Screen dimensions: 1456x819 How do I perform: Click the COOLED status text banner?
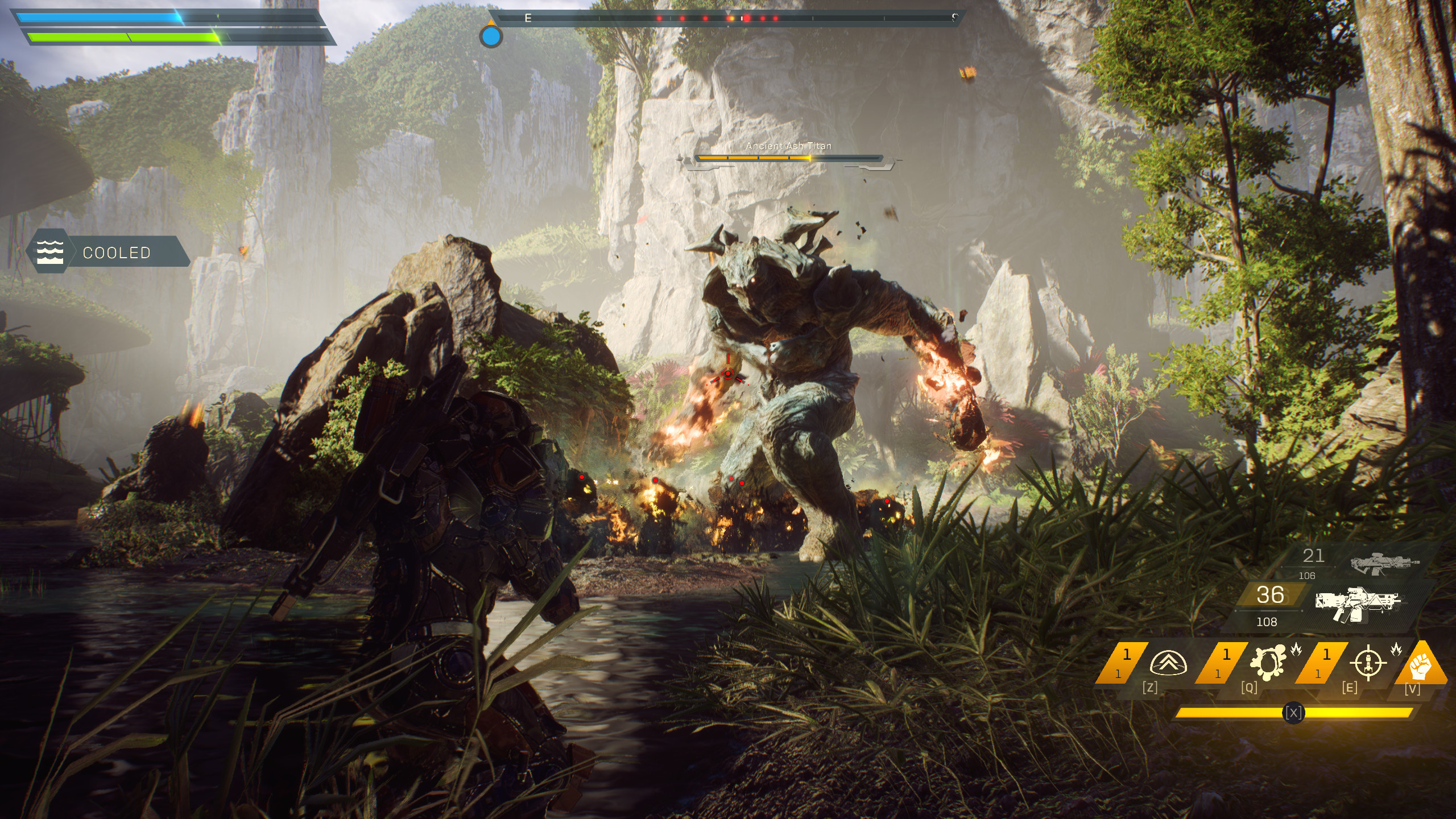(117, 253)
